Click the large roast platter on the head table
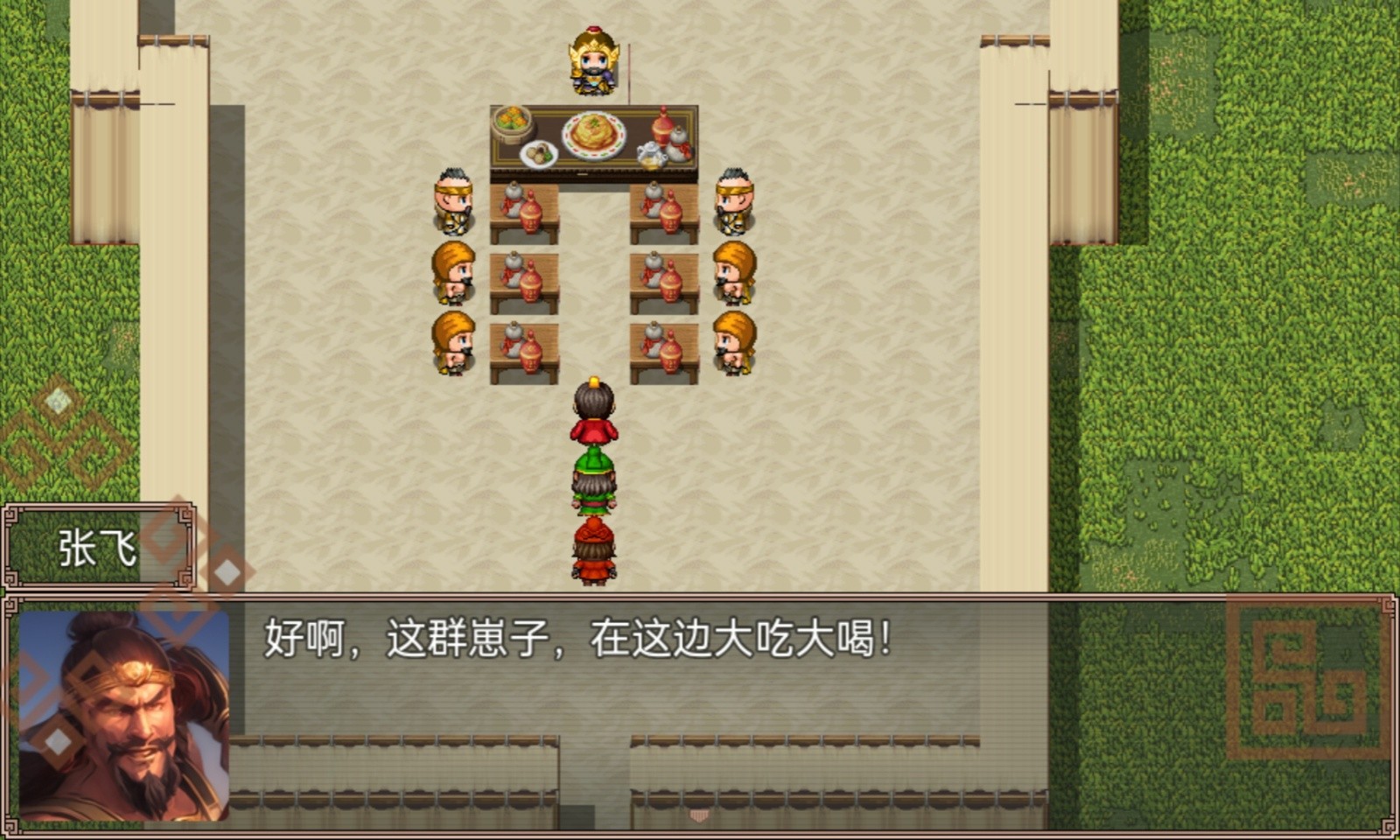Image resolution: width=1400 pixels, height=840 pixels. [x=595, y=136]
